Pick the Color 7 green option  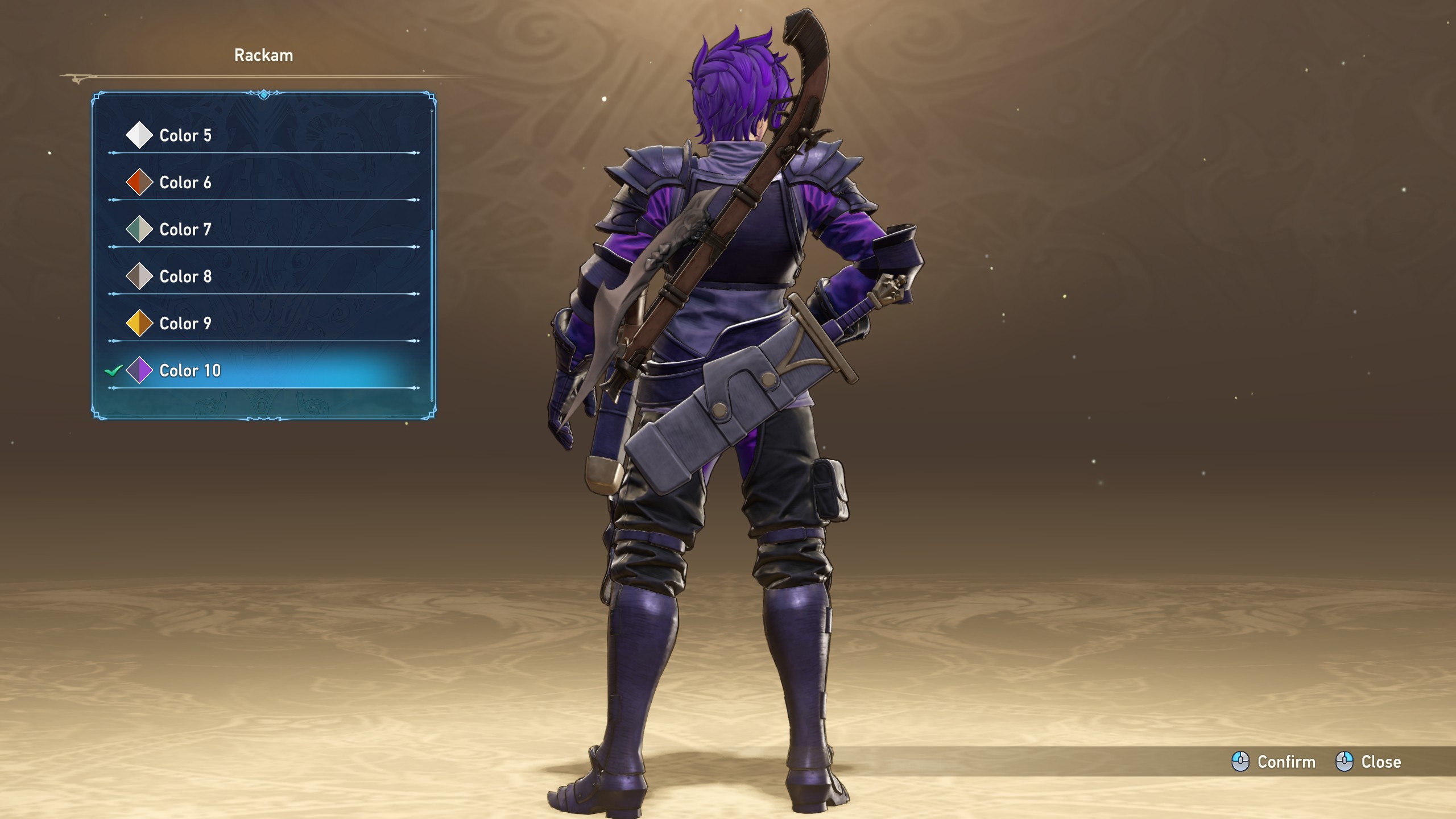185,230
